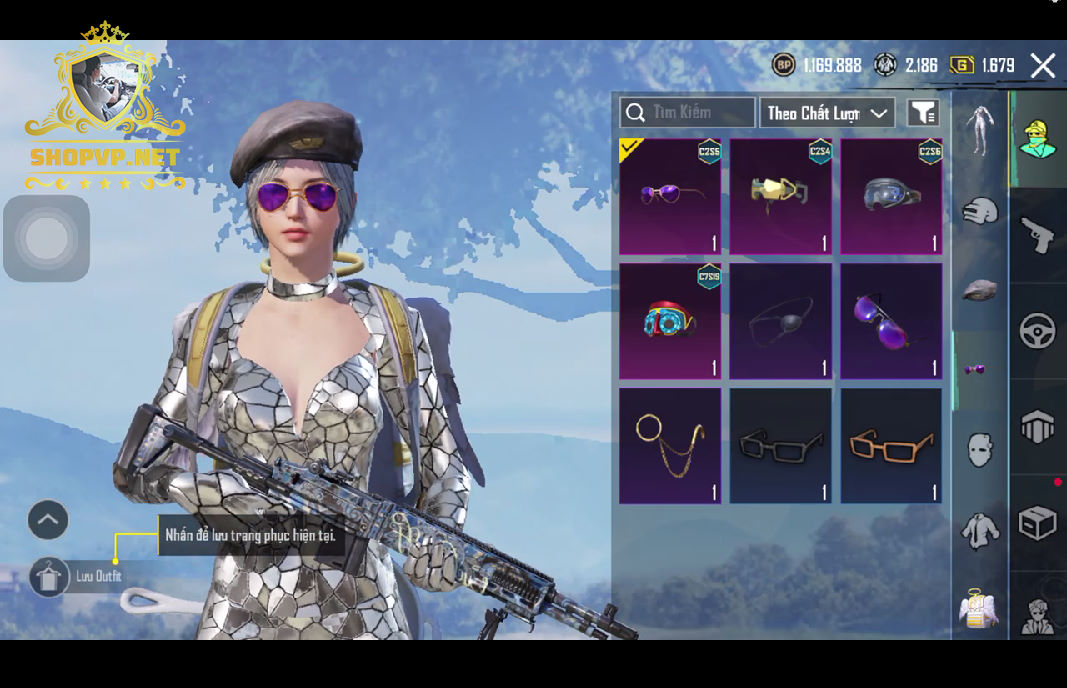Pick the red and blue goggles
This screenshot has height=688, width=1067.
click(x=670, y=321)
